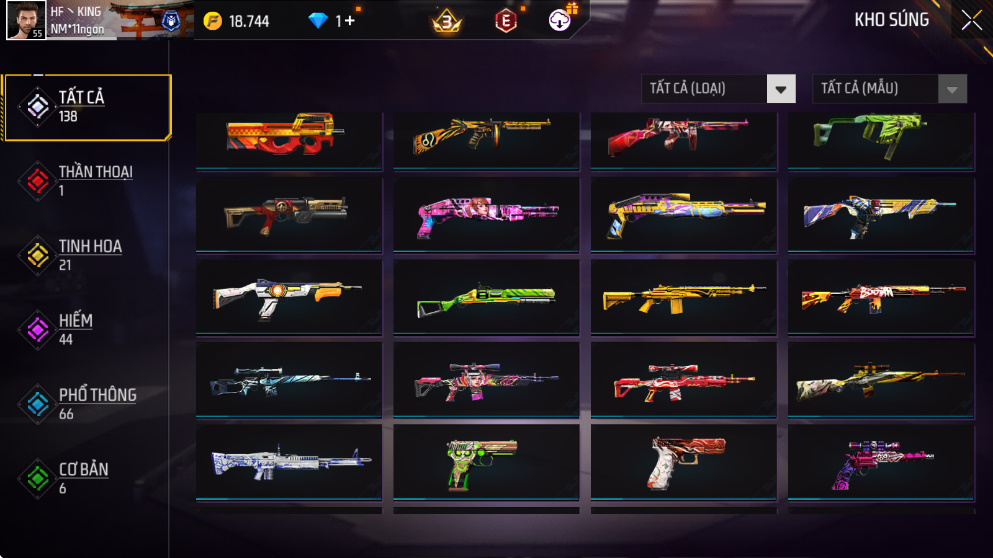This screenshot has height=558, width=993.
Task: Add more diamonds with the plus button
Action: click(349, 21)
